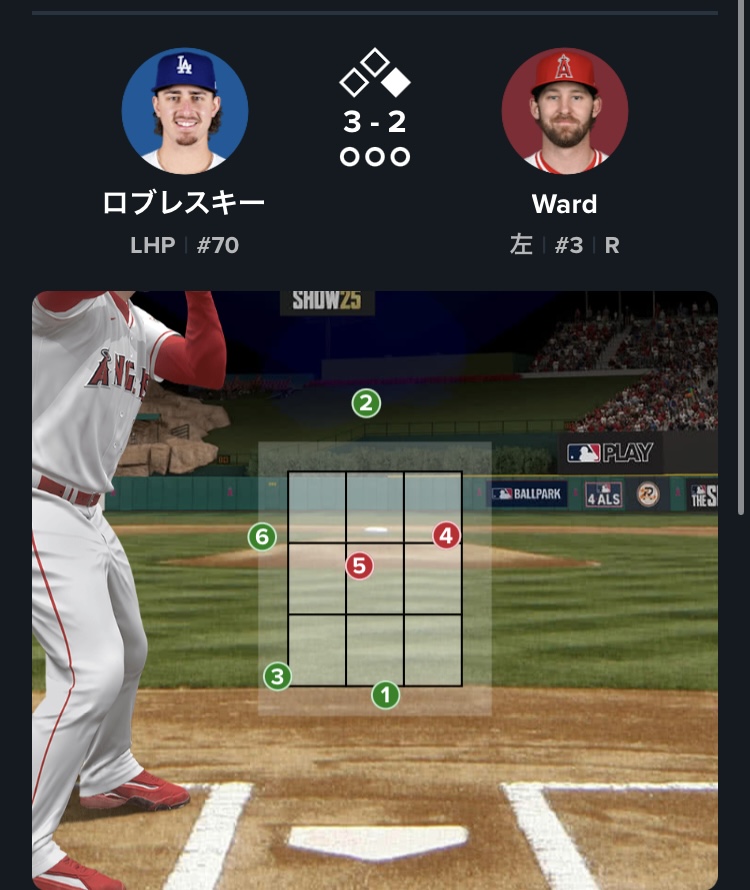Select the red pitch marker number 5
Viewport: 750px width, 890px height.
tap(359, 567)
